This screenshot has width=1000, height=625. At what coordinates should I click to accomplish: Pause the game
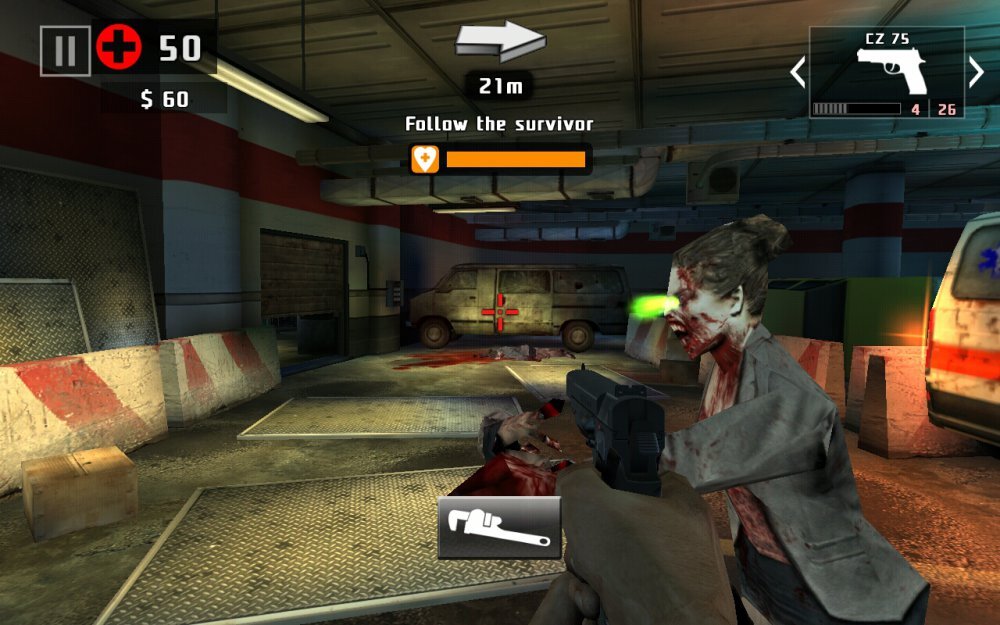point(65,50)
